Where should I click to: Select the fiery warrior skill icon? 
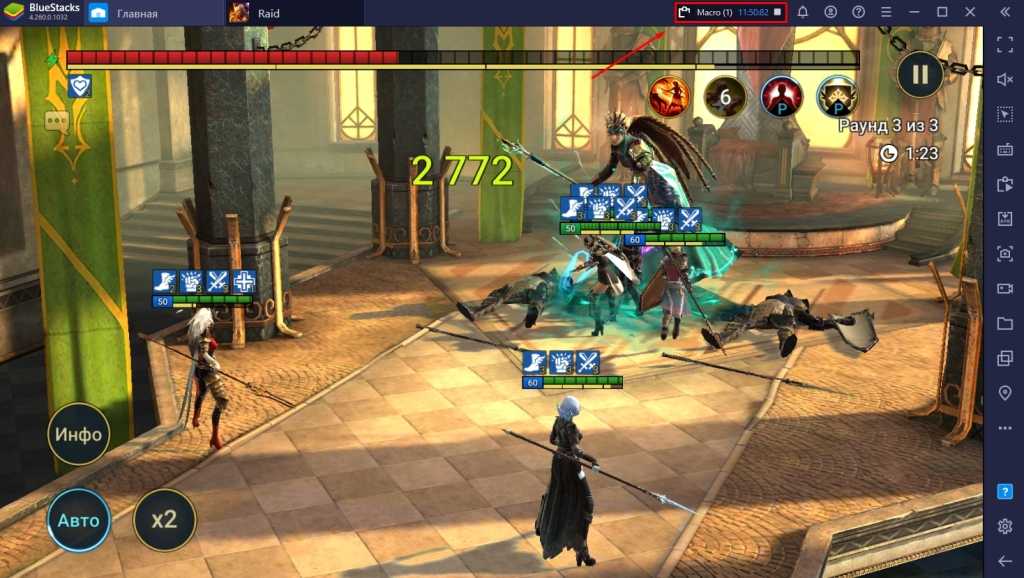[x=668, y=96]
